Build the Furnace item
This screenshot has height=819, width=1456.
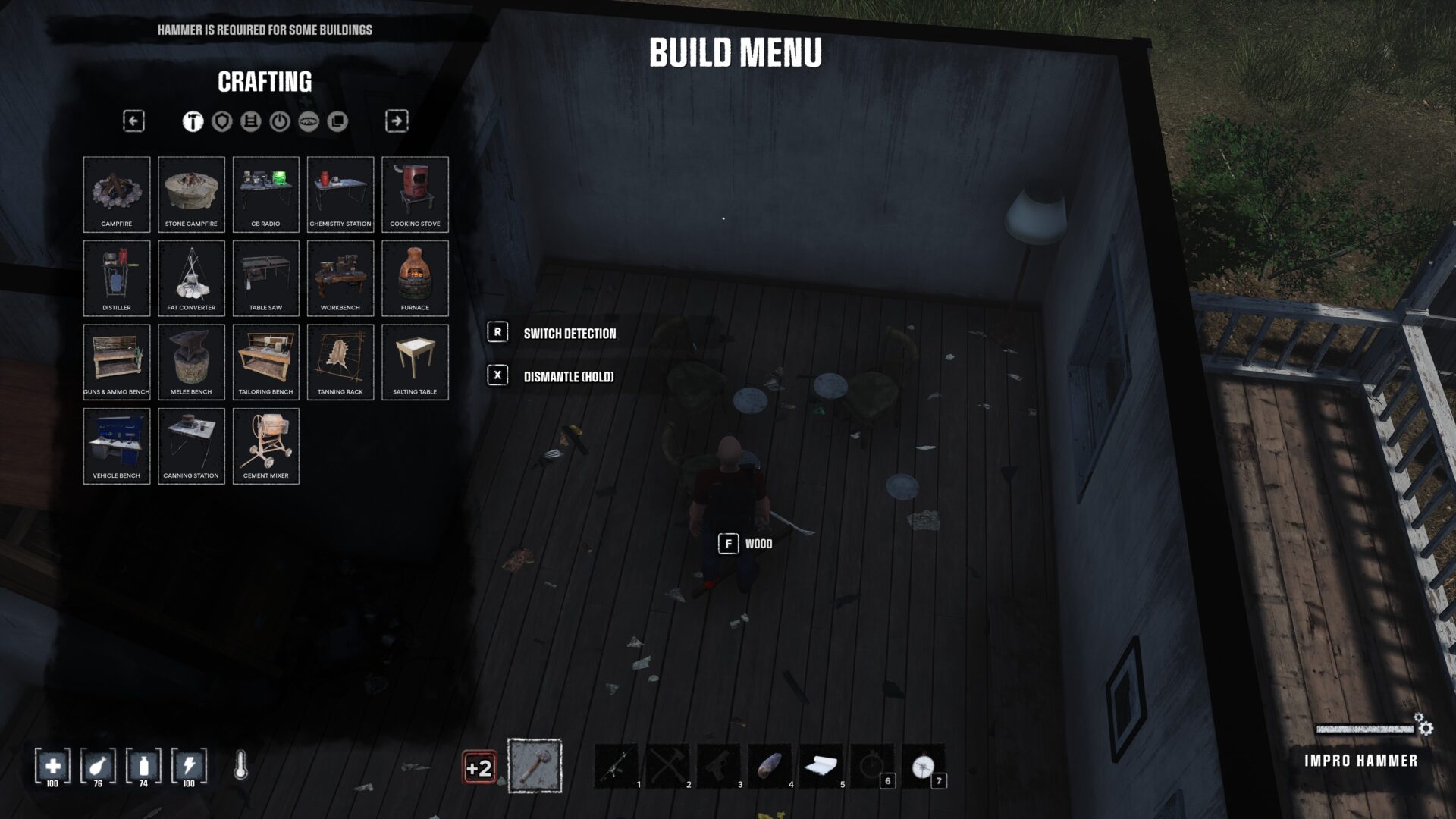click(415, 278)
